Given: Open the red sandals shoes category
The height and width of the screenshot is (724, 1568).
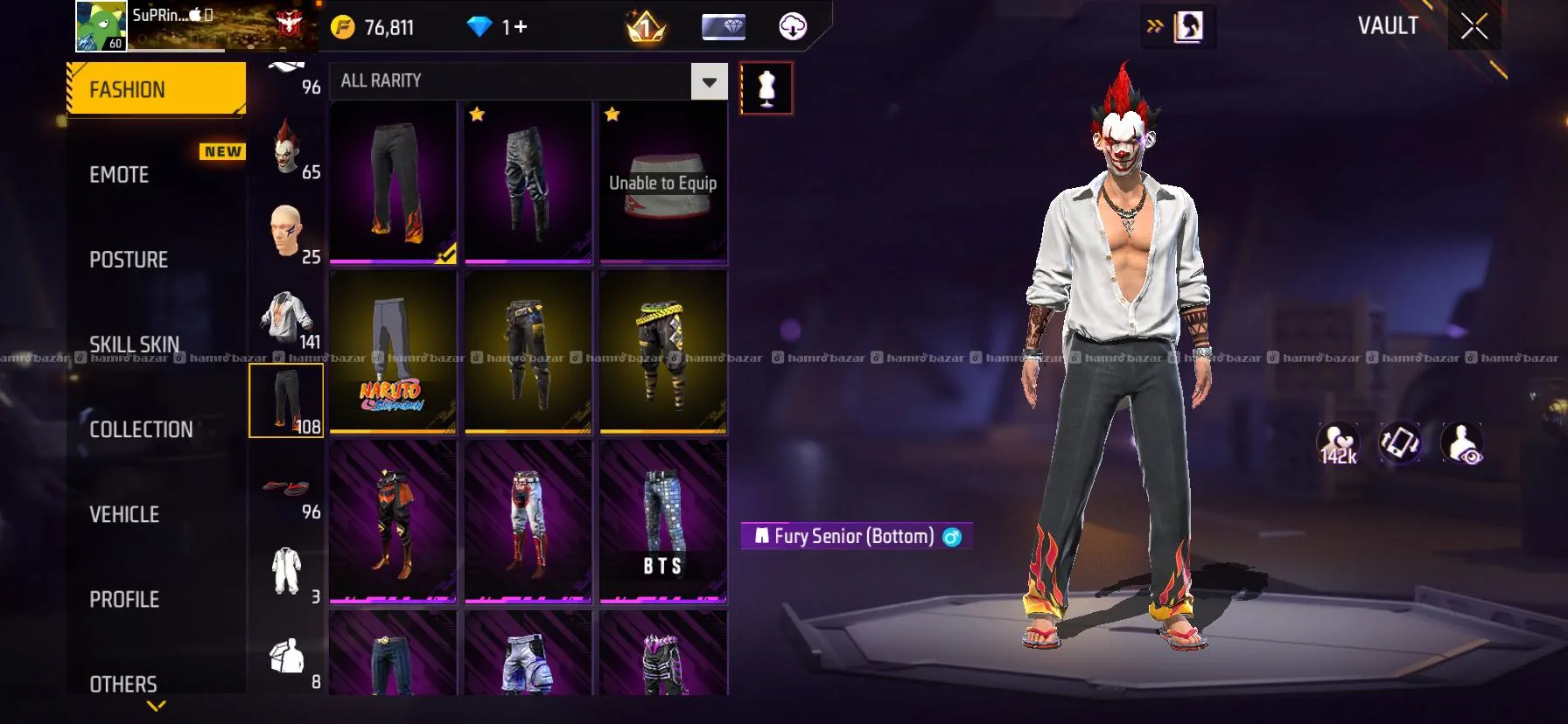Looking at the screenshot, I should click(287, 488).
